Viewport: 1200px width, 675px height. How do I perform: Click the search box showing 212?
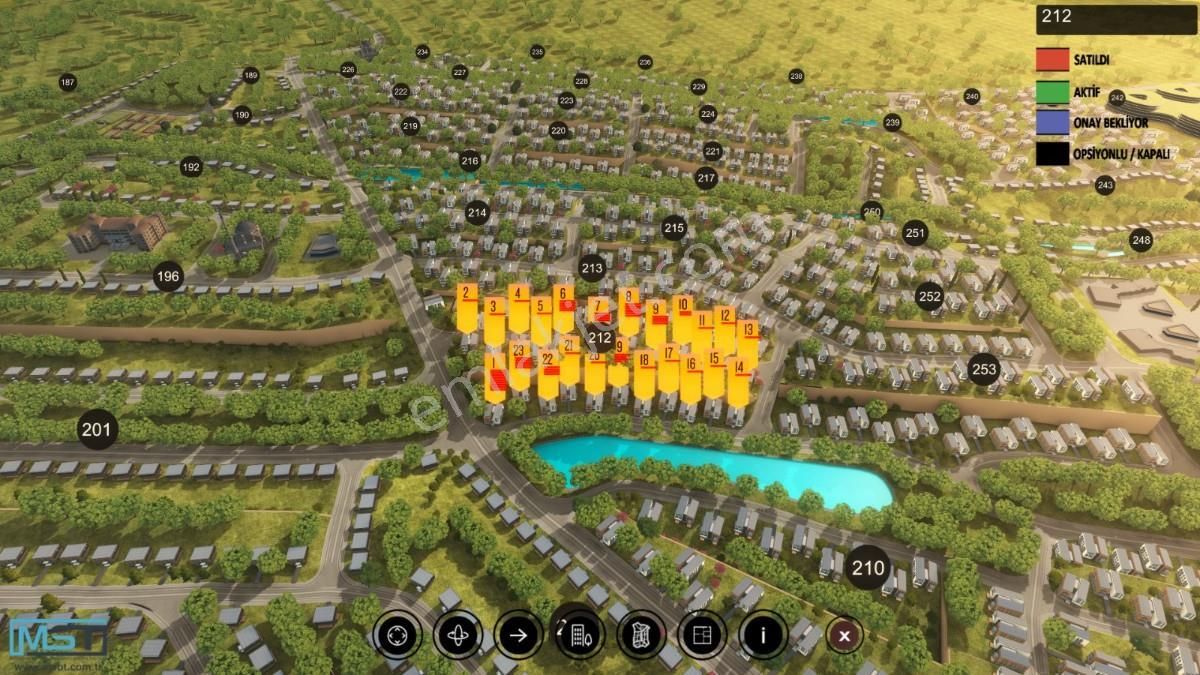coord(1116,17)
